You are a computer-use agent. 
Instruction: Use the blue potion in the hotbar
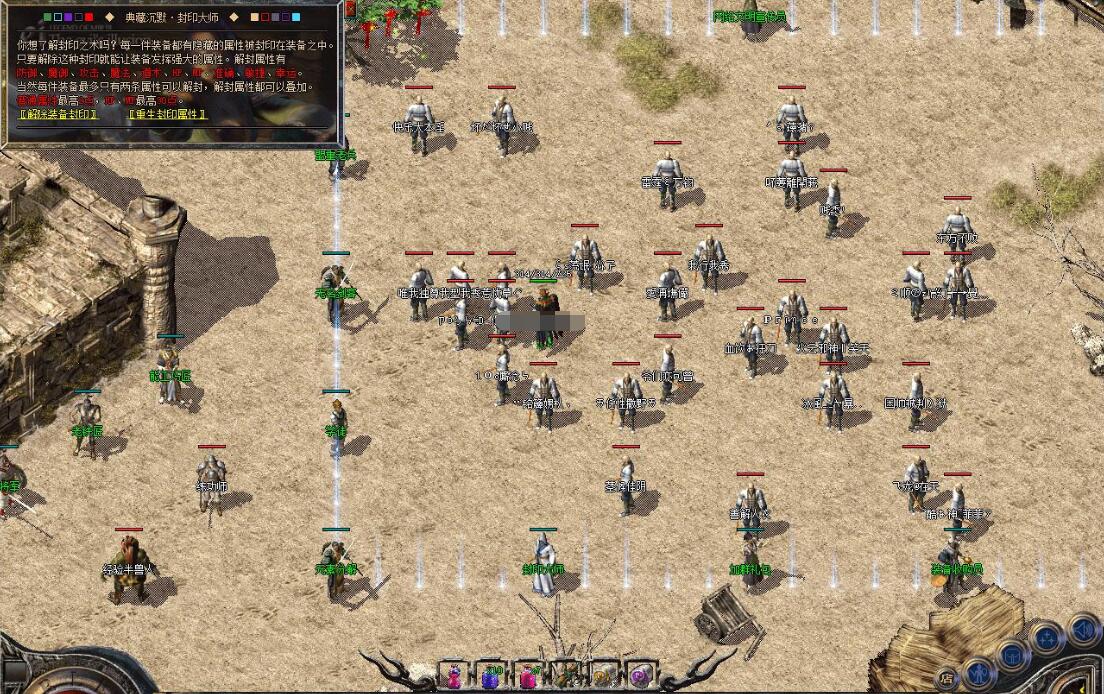[x=491, y=677]
